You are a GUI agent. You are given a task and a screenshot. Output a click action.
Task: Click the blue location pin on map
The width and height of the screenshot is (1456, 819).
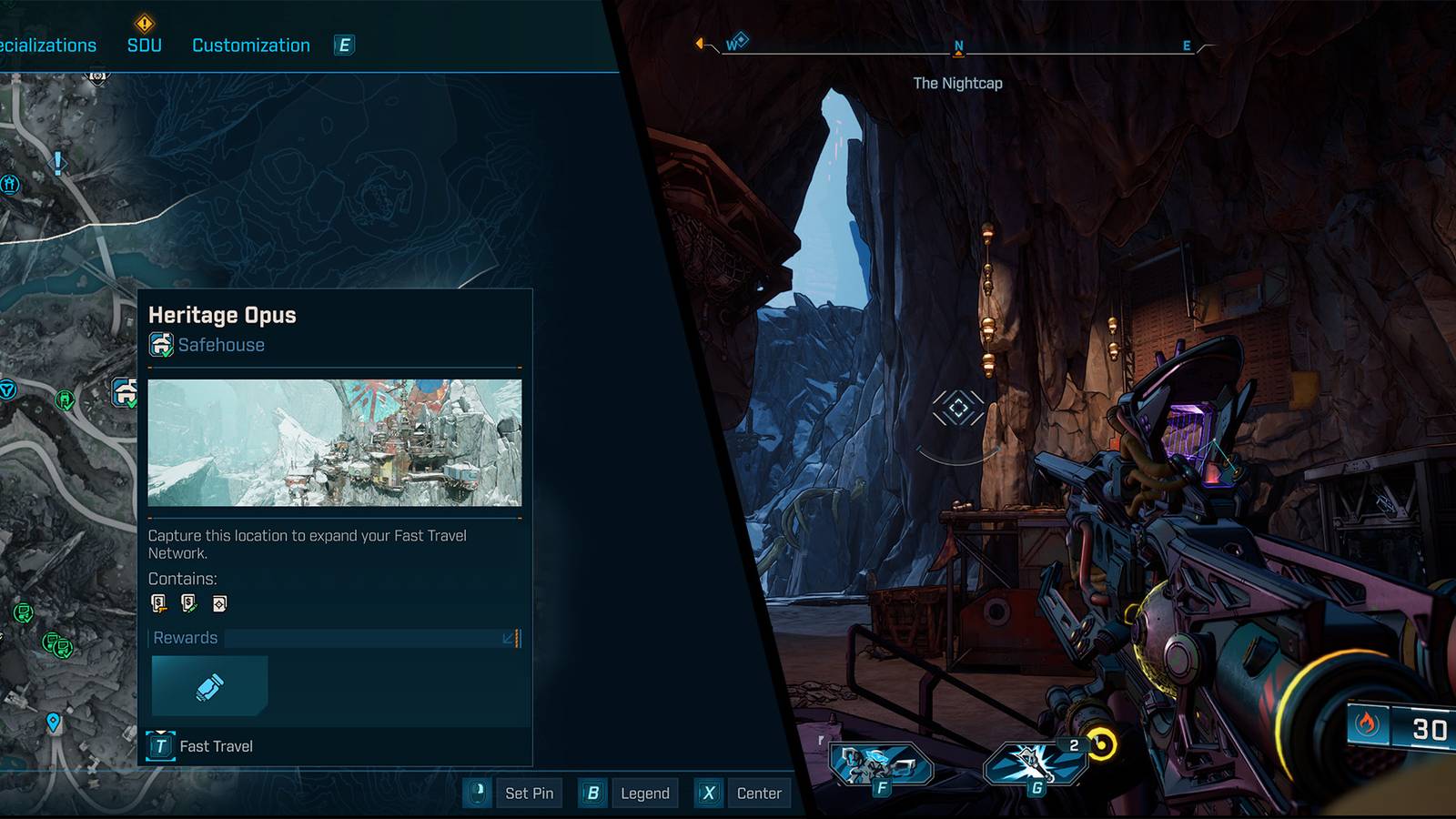(54, 723)
